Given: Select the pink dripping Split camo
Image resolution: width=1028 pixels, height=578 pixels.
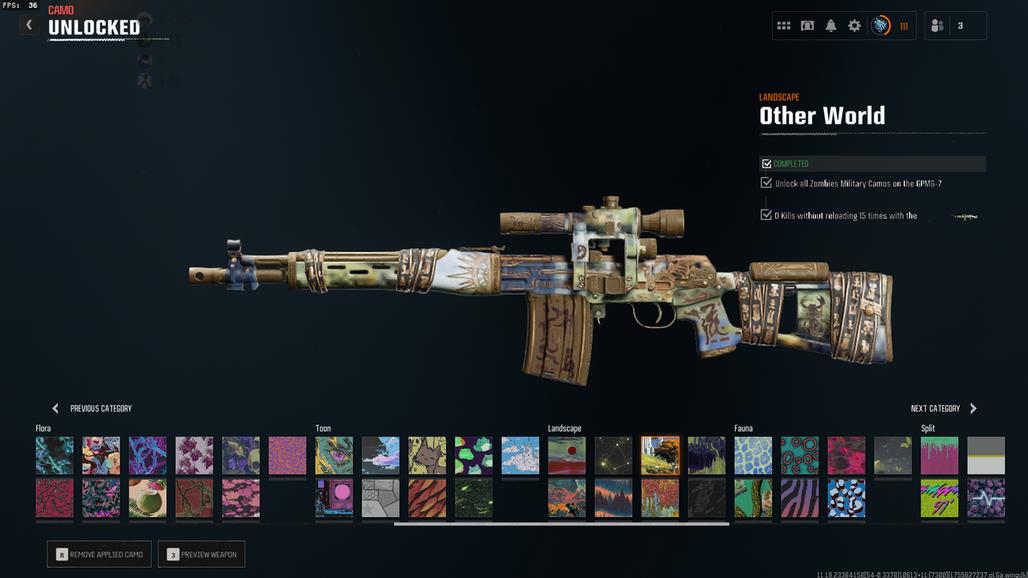Looking at the screenshot, I should tap(939, 455).
